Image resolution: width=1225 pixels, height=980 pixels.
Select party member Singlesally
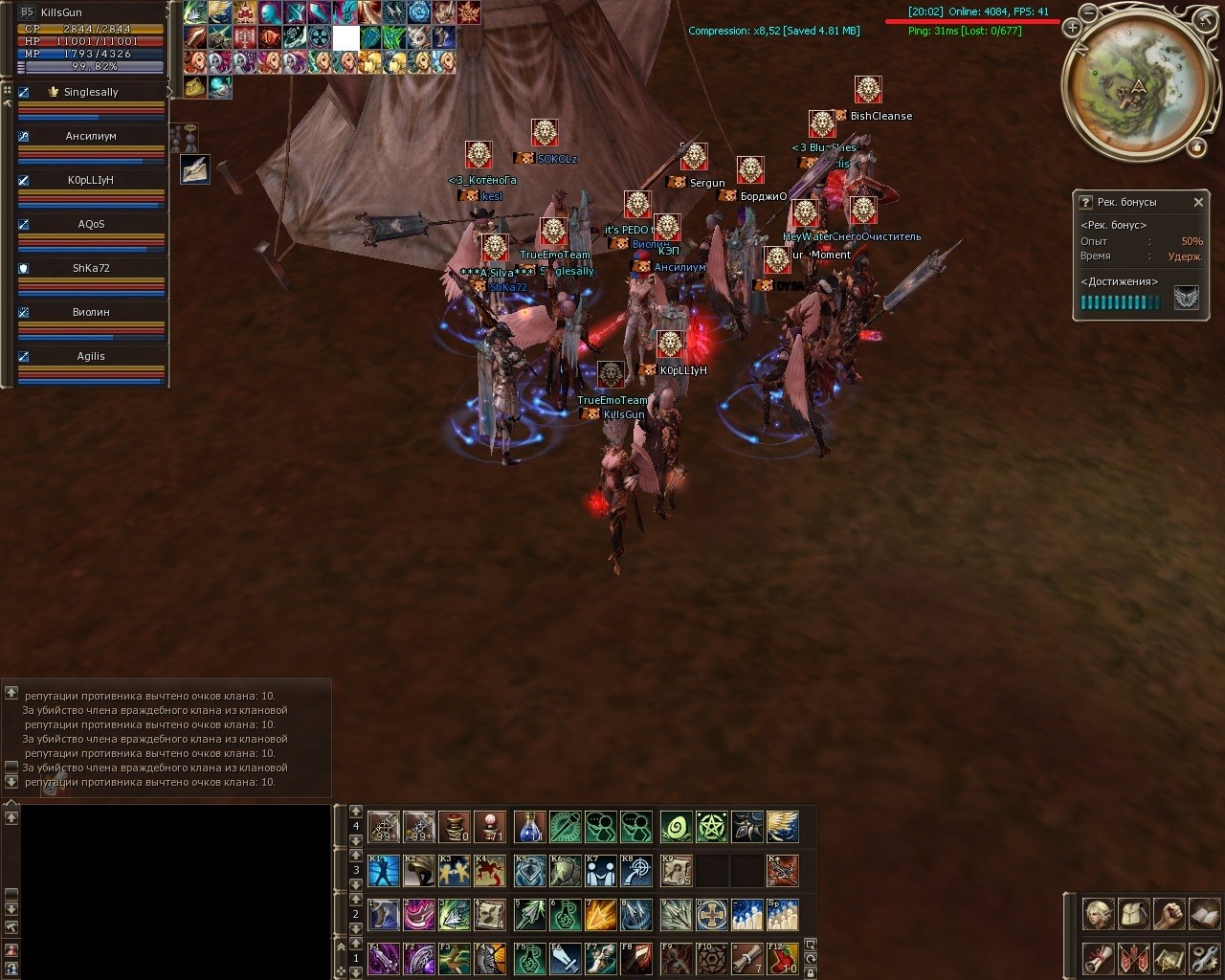(91, 93)
